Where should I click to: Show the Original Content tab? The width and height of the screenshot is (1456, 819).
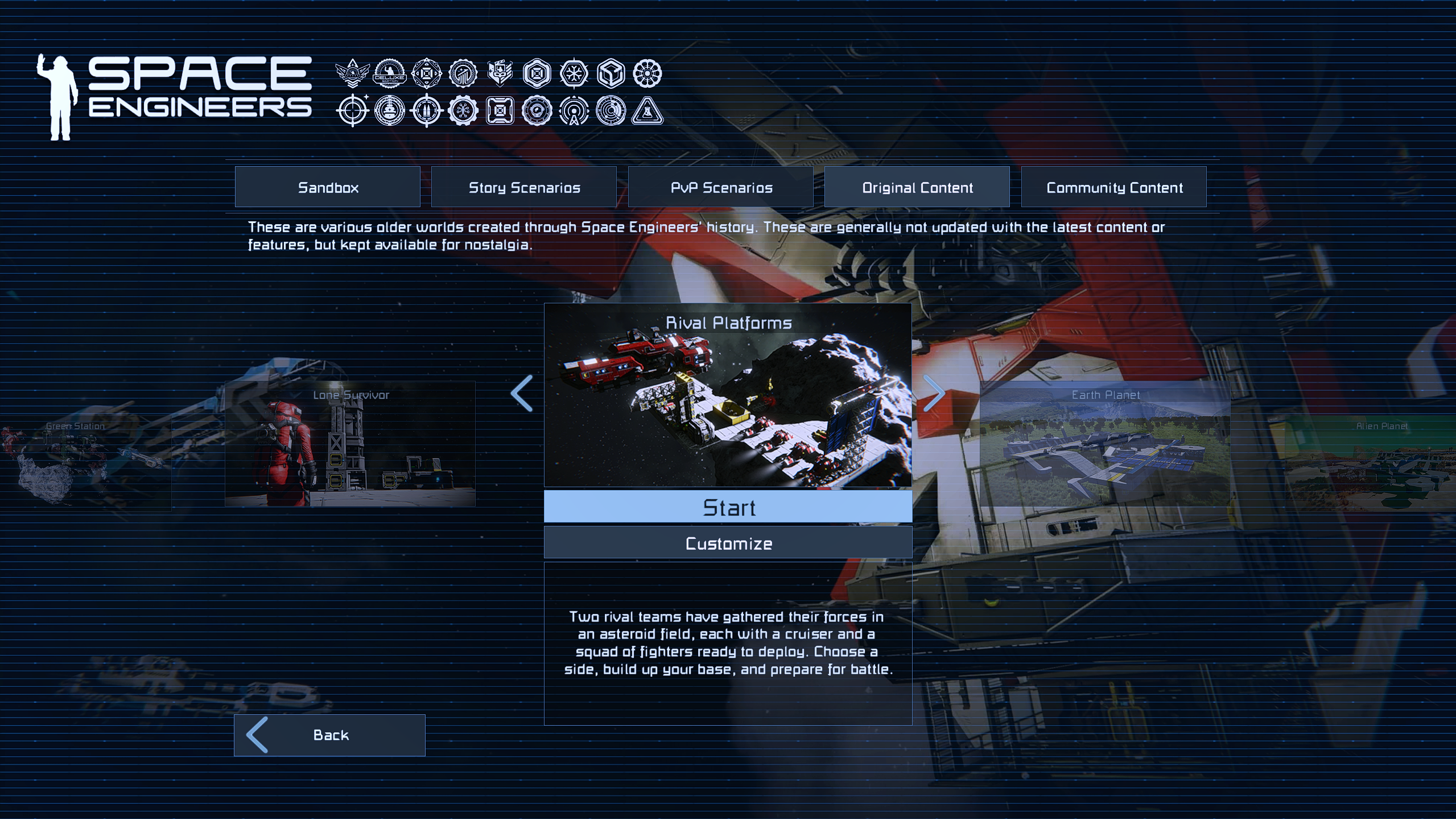[x=917, y=187]
